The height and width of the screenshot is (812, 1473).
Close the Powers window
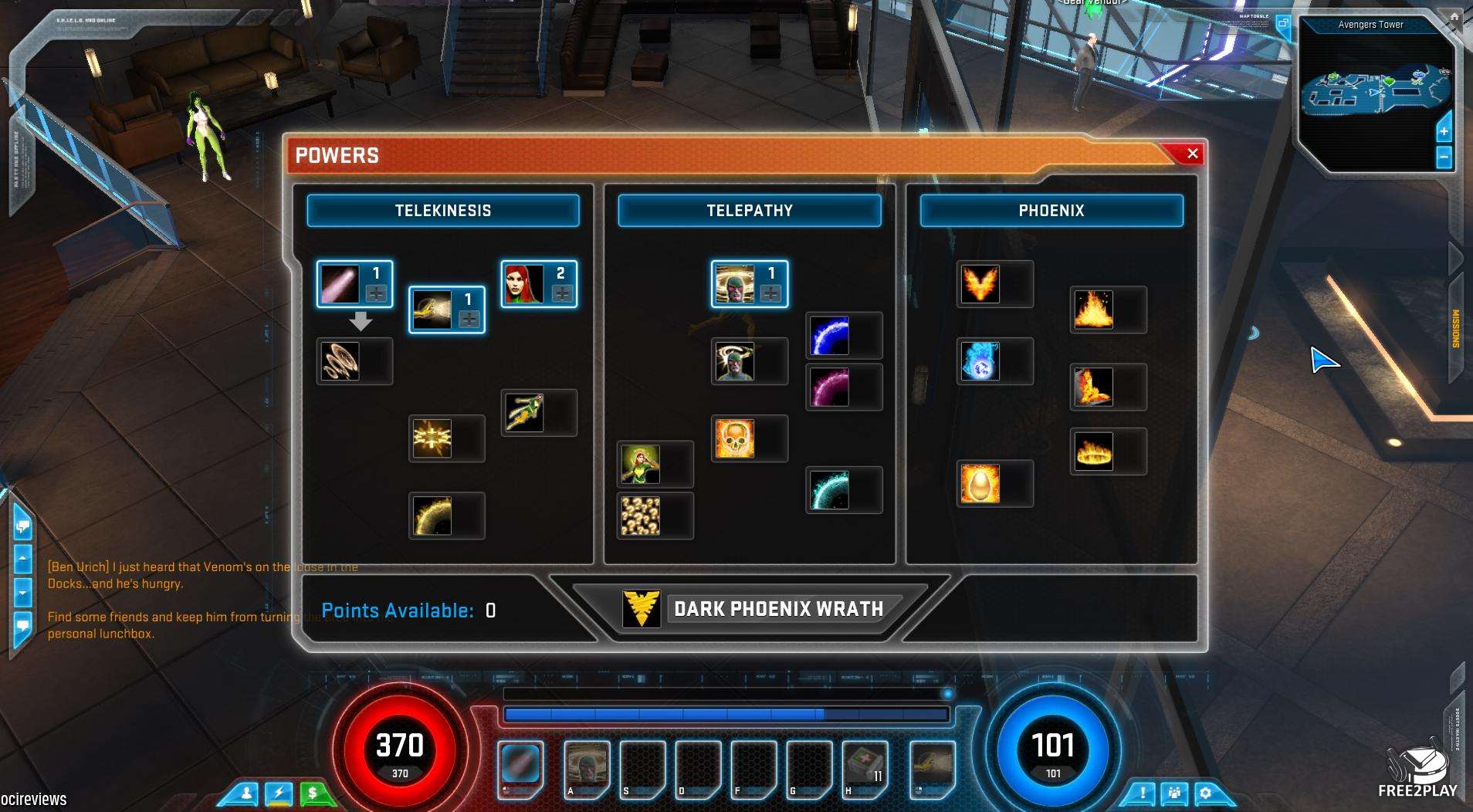click(1192, 154)
